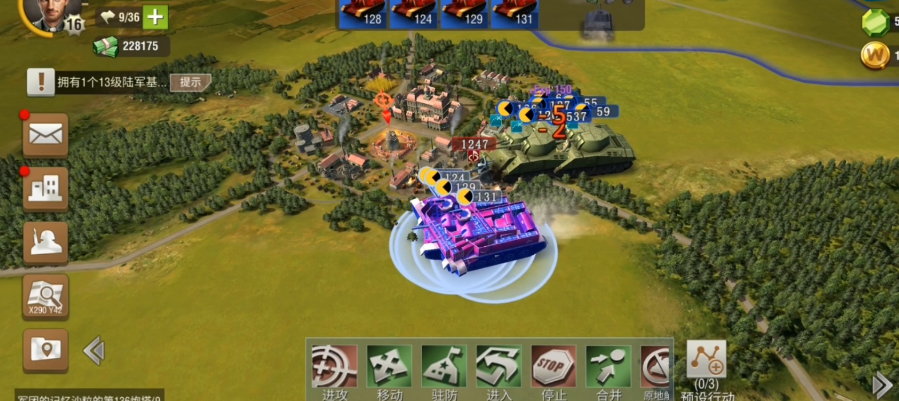This screenshot has height=401, width=899.
Task: Open the mail envelope icon
Action: [x=46, y=135]
